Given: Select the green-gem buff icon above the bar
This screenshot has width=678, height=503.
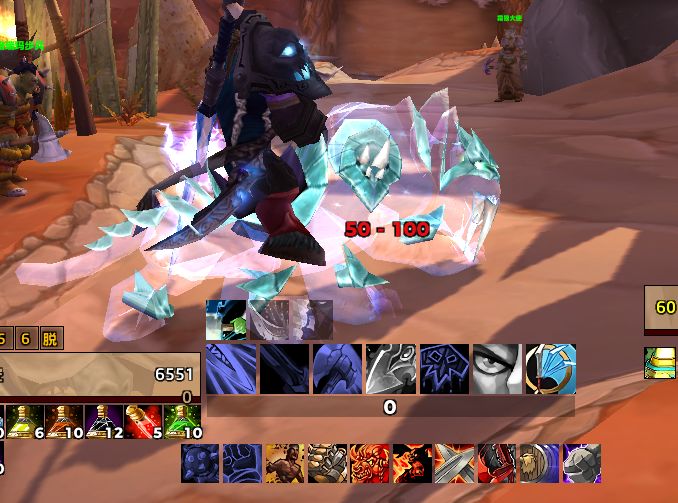Looking at the screenshot, I should tap(226, 320).
